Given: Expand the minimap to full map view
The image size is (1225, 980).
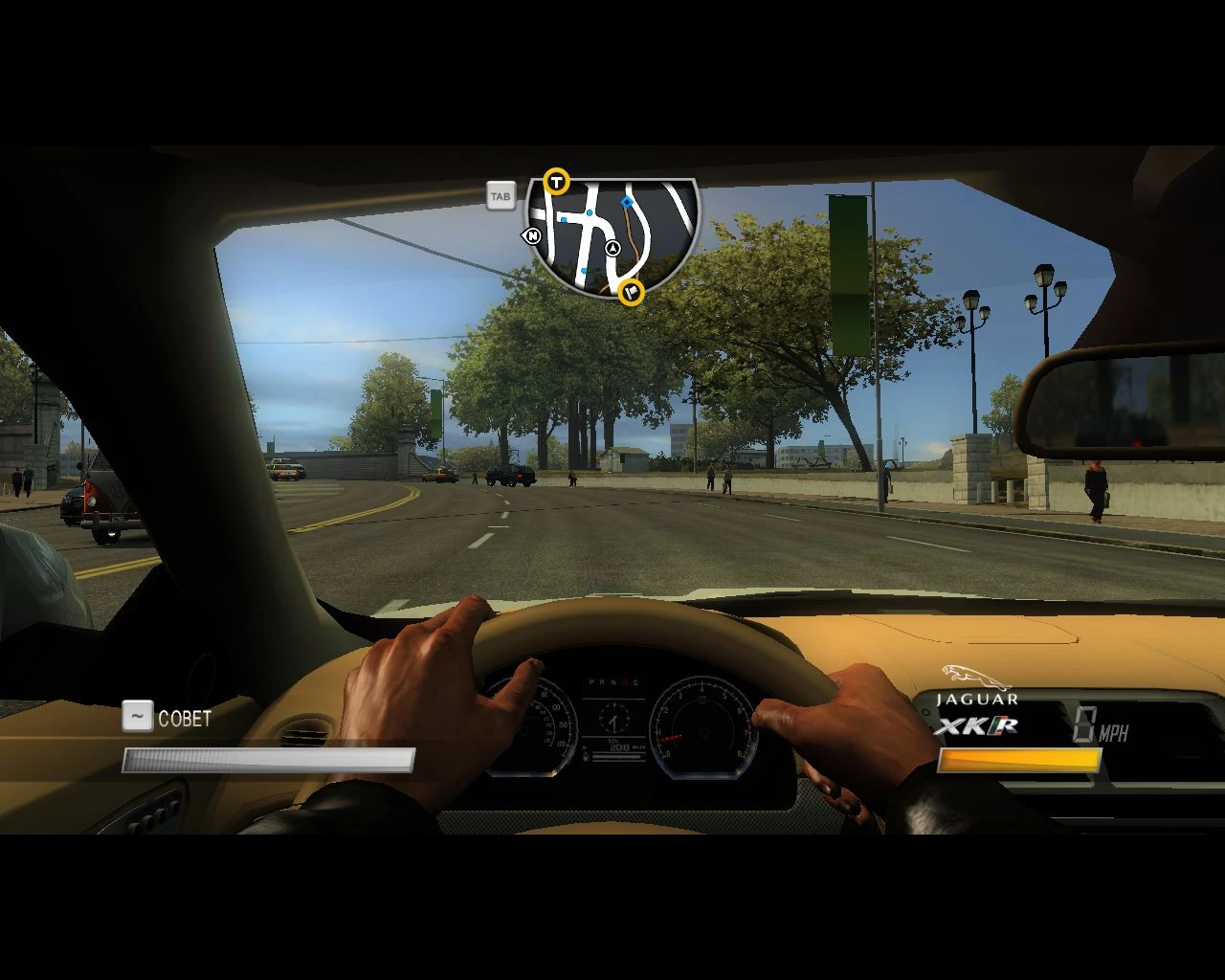Looking at the screenshot, I should pos(500,195).
